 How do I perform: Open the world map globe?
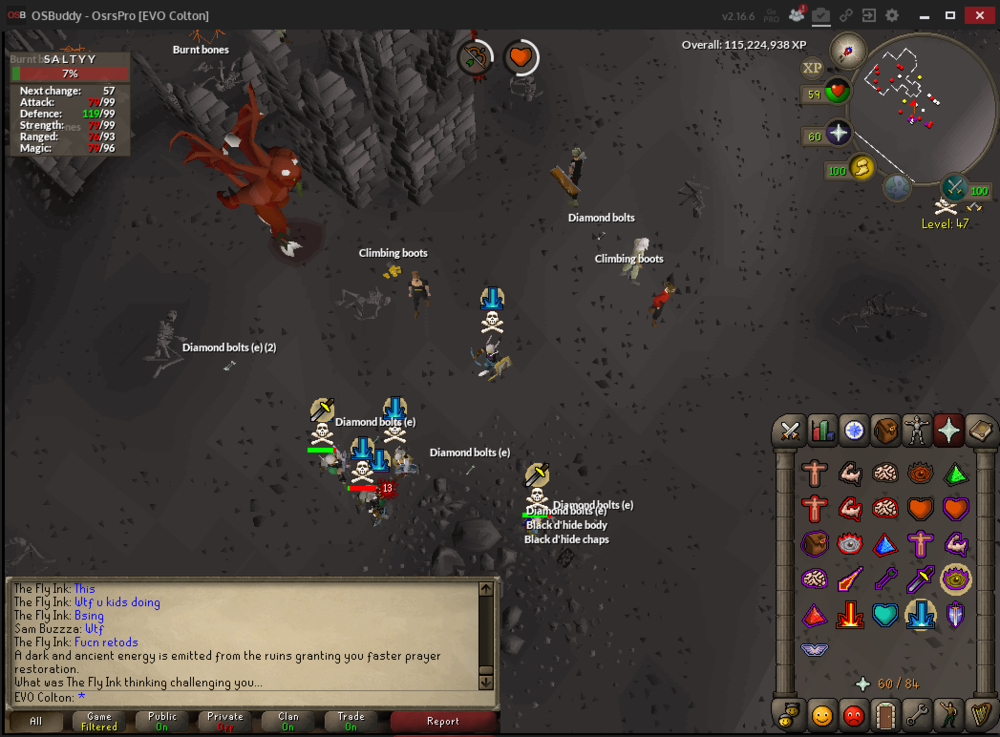click(x=897, y=187)
